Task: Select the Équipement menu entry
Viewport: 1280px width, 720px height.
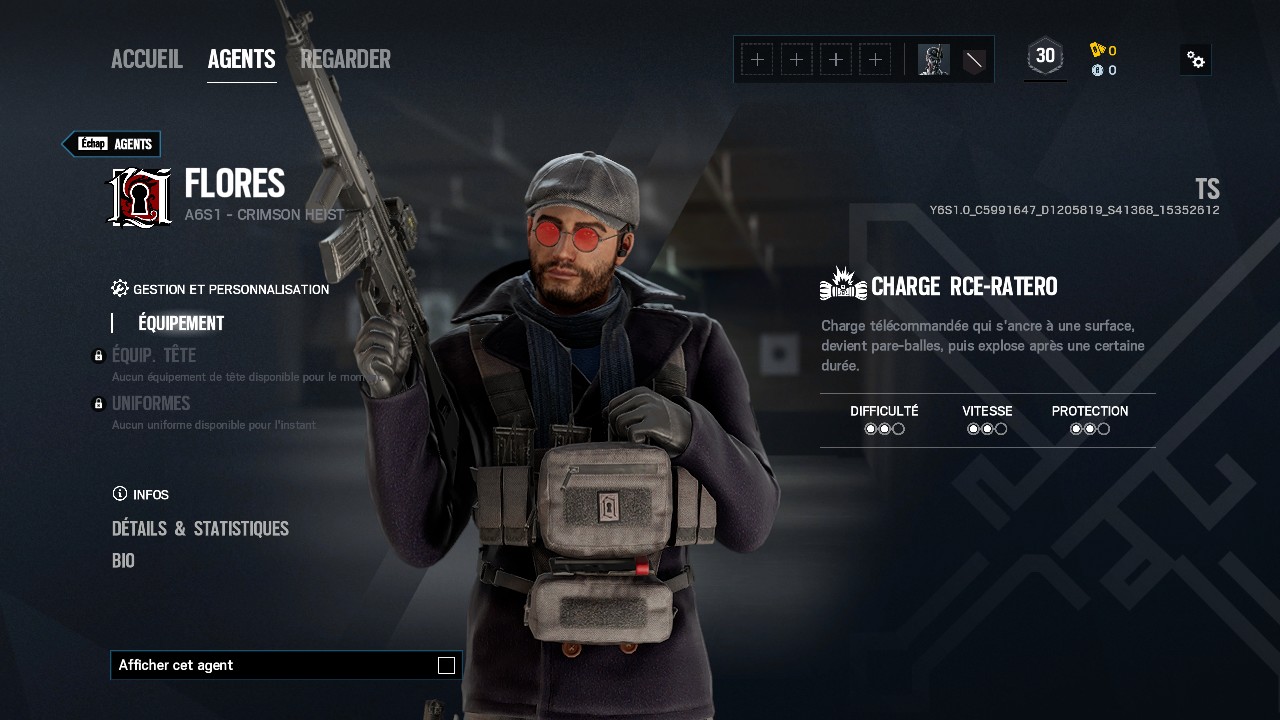Action: tap(181, 323)
